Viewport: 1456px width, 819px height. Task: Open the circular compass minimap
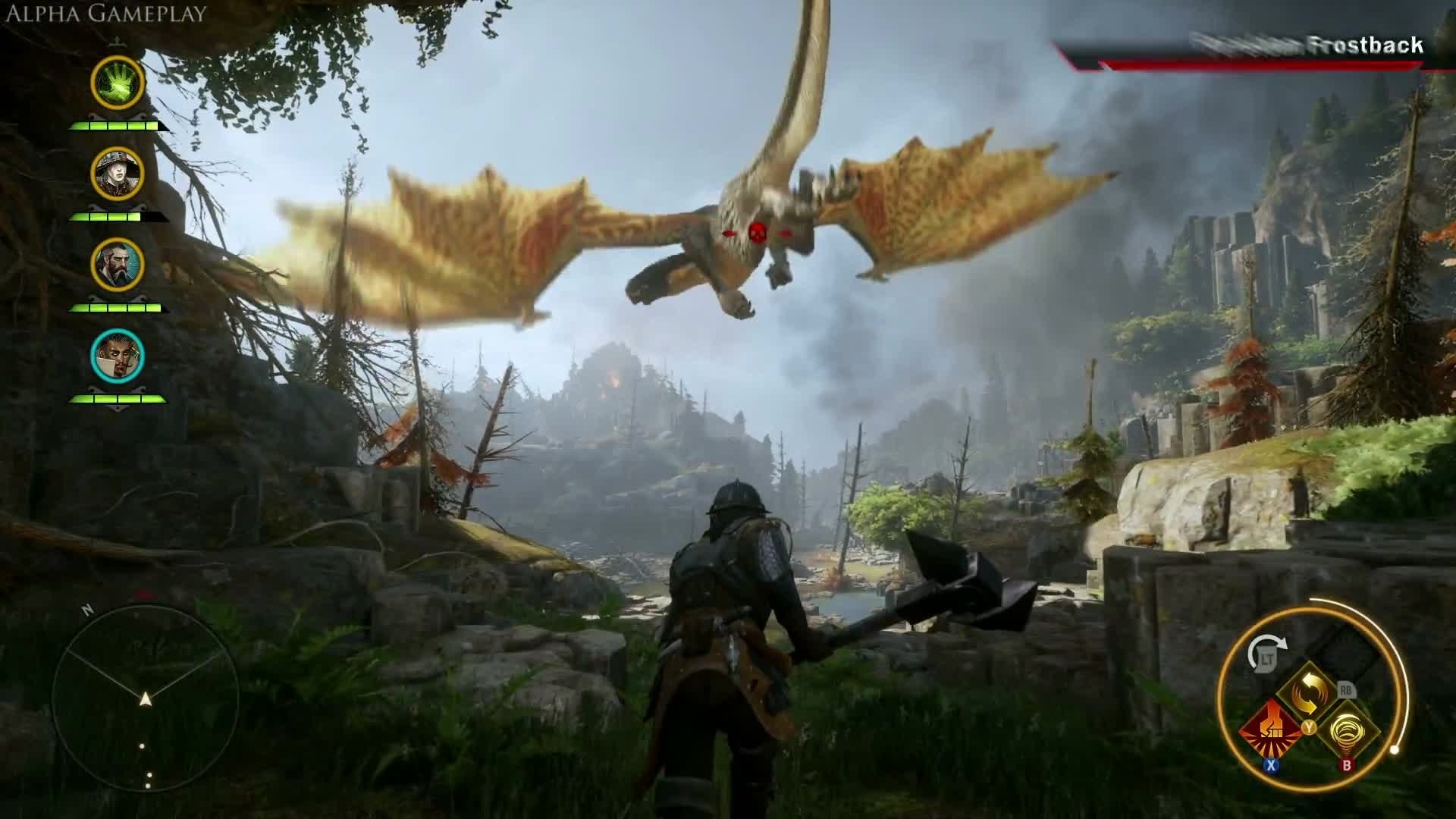click(146, 698)
